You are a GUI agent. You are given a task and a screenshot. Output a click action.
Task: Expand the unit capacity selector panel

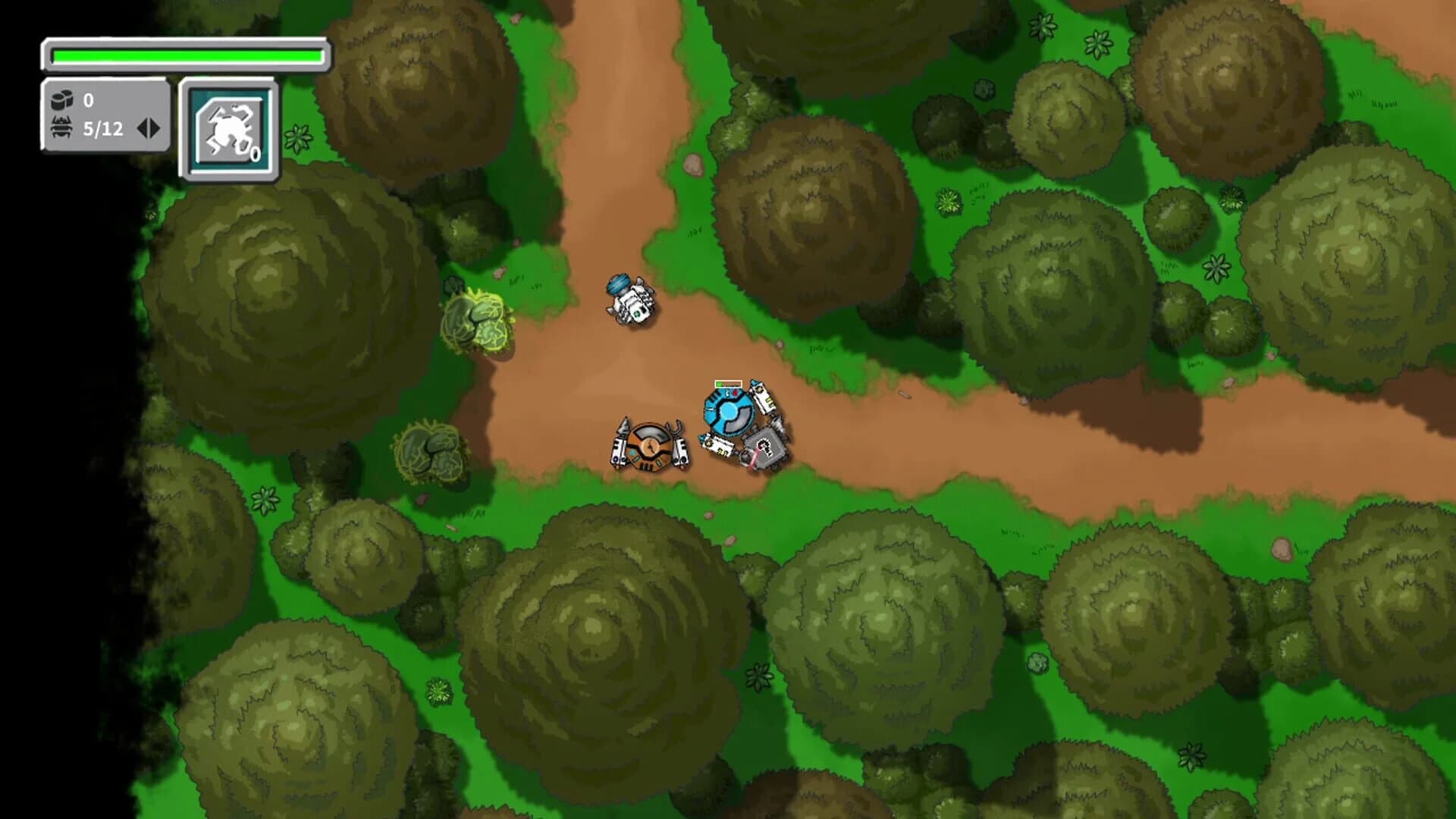(x=149, y=127)
